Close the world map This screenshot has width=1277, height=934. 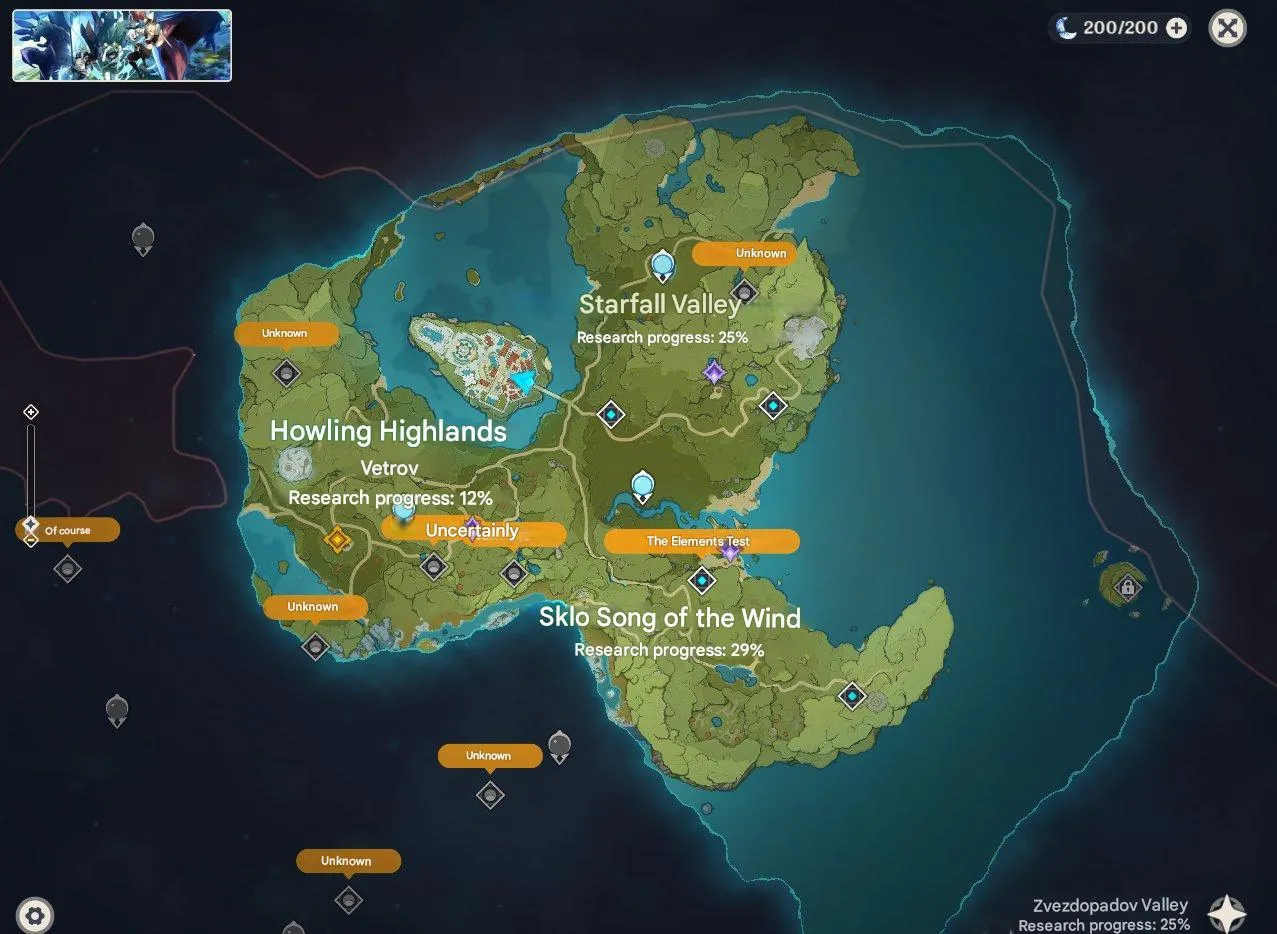point(1227,28)
